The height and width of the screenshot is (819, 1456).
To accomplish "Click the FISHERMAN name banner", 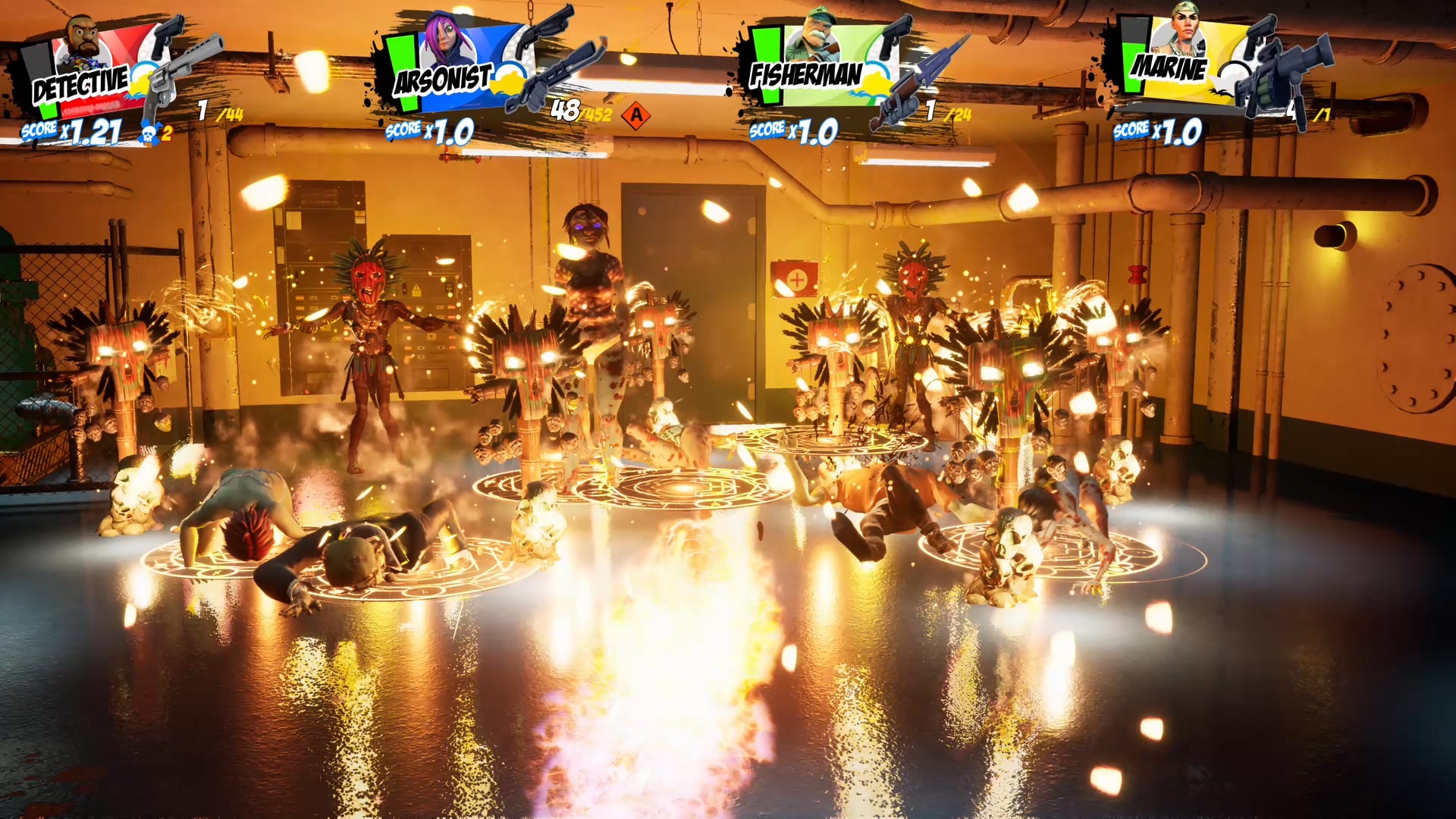I will [x=806, y=76].
